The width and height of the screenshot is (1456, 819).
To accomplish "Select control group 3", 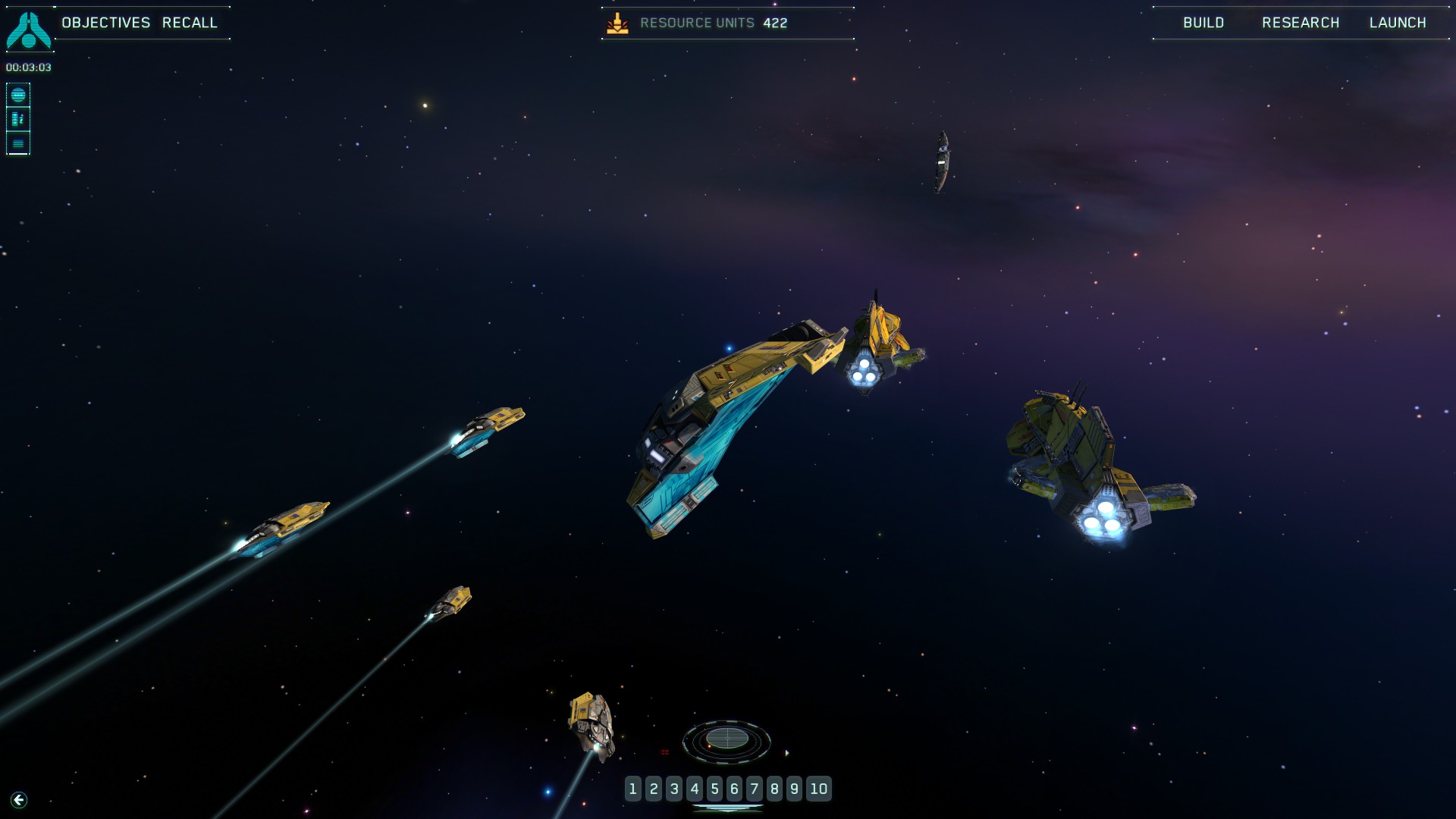I will [674, 789].
